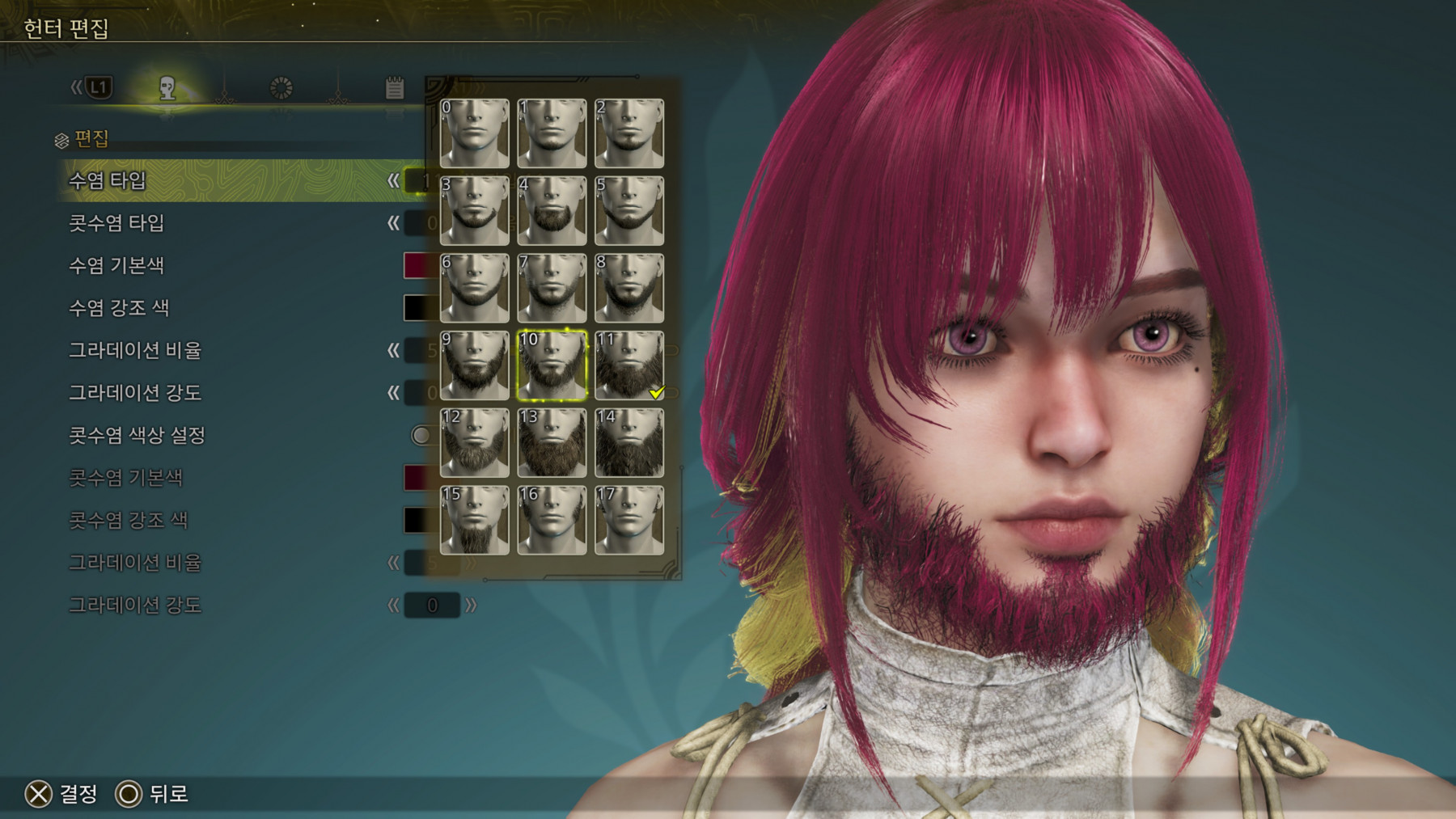1456x819 pixels.
Task: Choose beard style thumbnail number 4
Action: [x=552, y=210]
